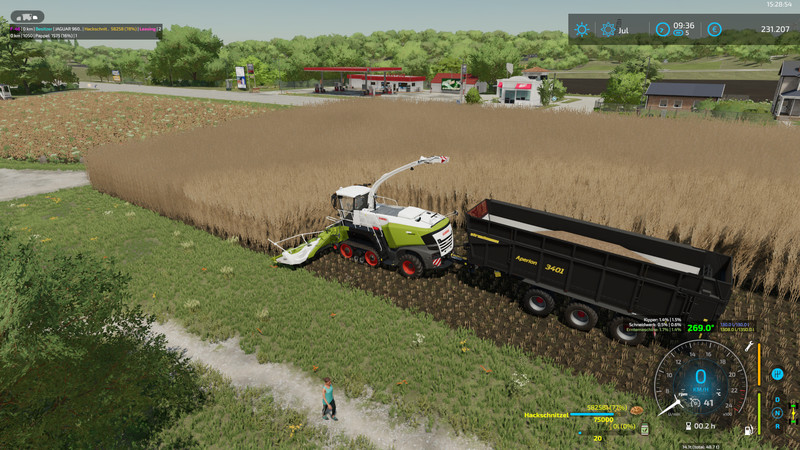Open the July season gear icon

(x=608, y=29)
